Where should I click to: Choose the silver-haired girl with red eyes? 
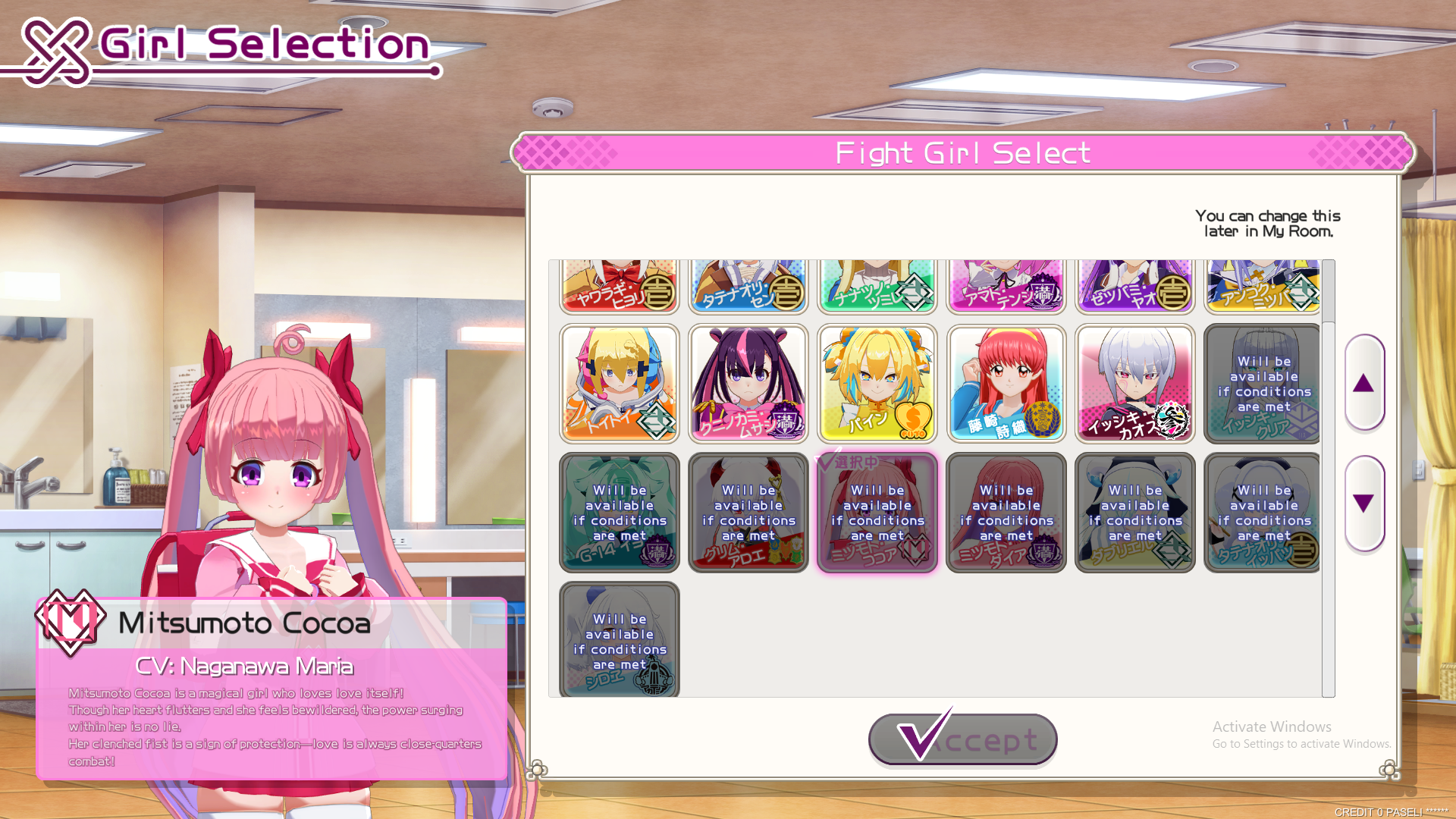1134,384
